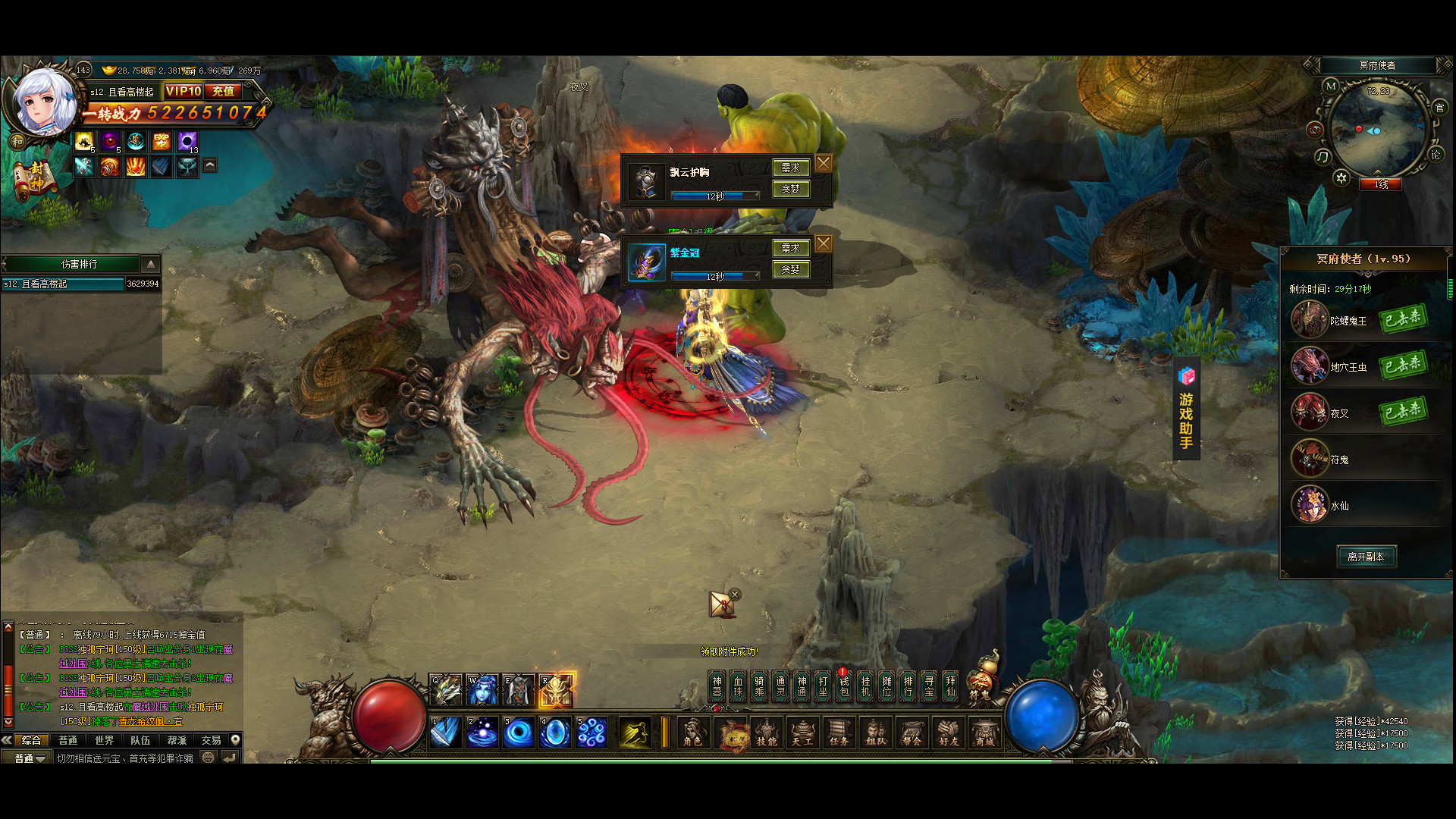Click the 充值 recharge button

(223, 91)
